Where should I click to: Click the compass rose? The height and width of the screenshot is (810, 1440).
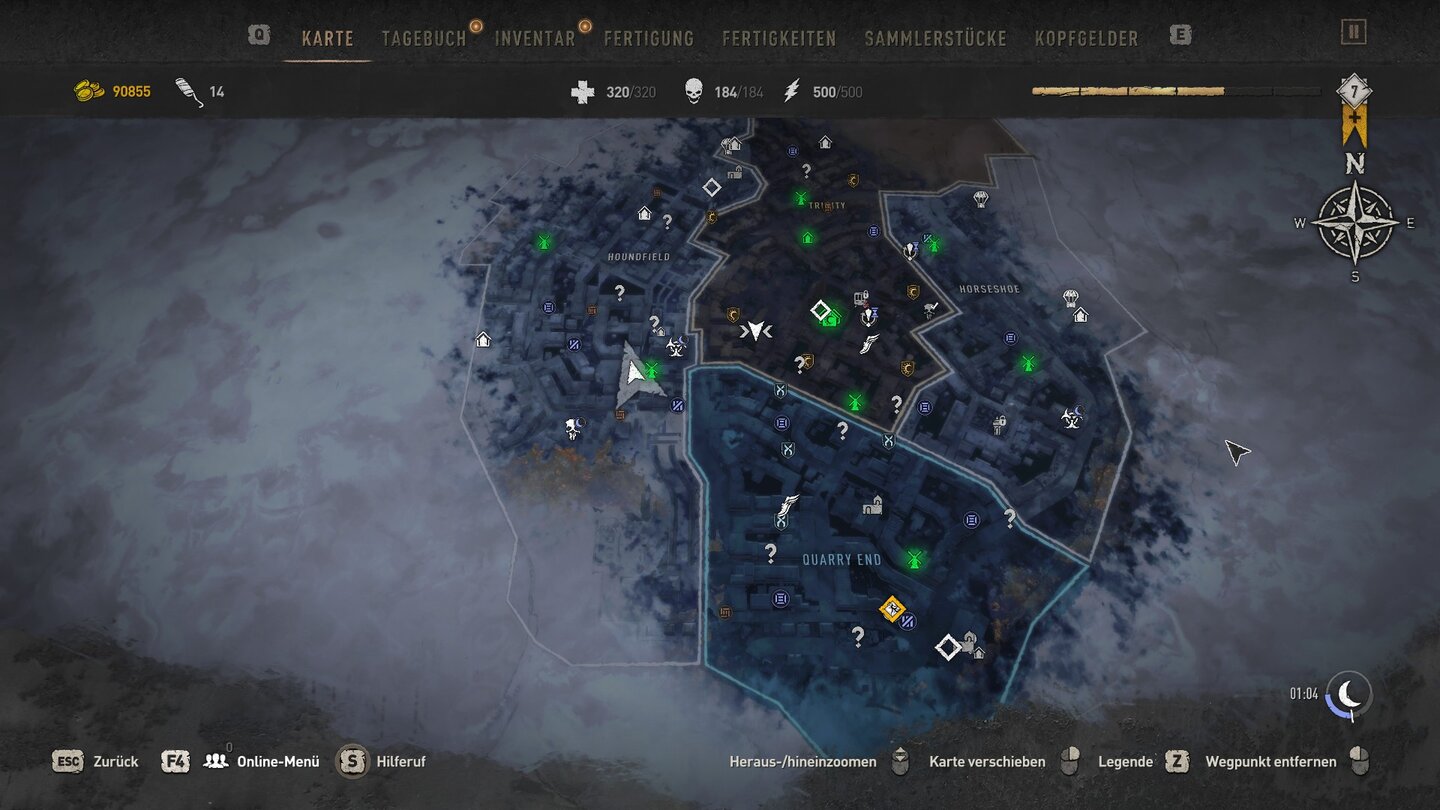coord(1355,223)
